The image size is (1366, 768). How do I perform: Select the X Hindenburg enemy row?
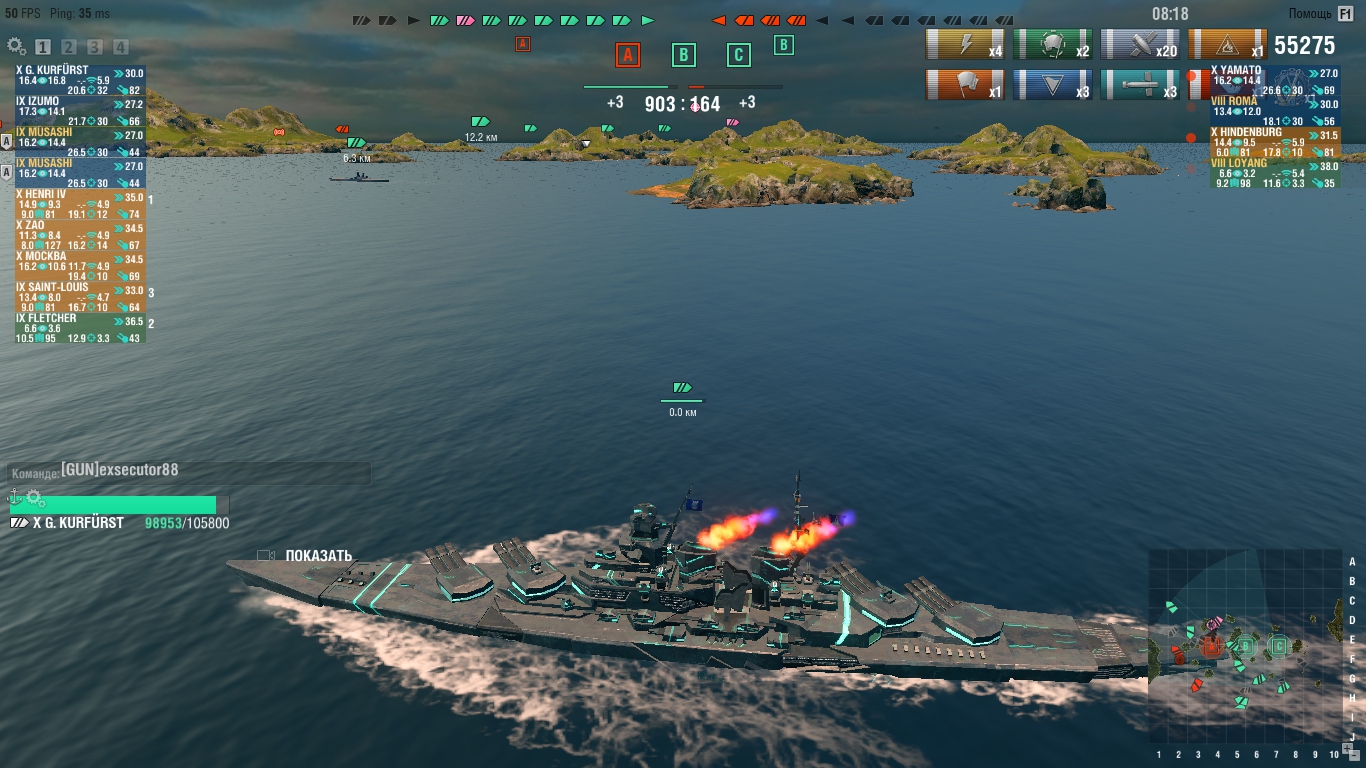[x=1275, y=142]
